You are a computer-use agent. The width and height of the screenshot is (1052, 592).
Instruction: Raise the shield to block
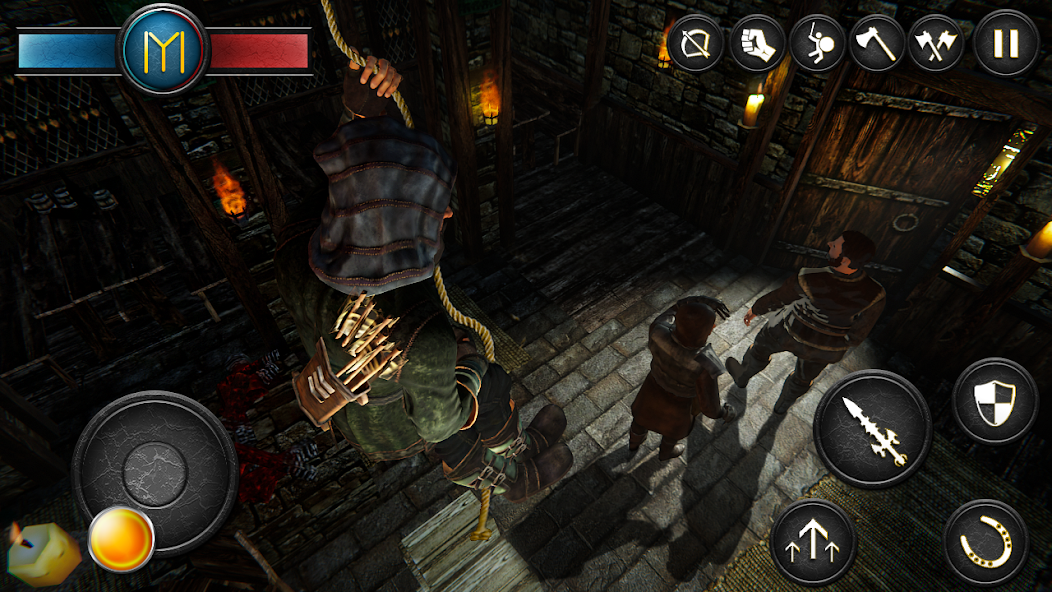pos(994,400)
